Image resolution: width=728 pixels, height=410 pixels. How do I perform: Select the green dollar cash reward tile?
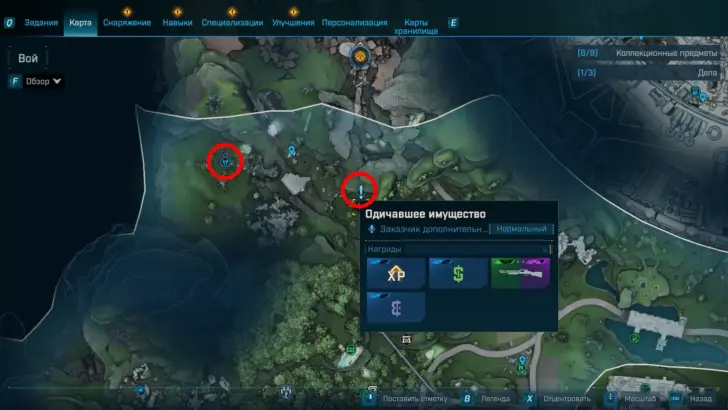(x=457, y=273)
